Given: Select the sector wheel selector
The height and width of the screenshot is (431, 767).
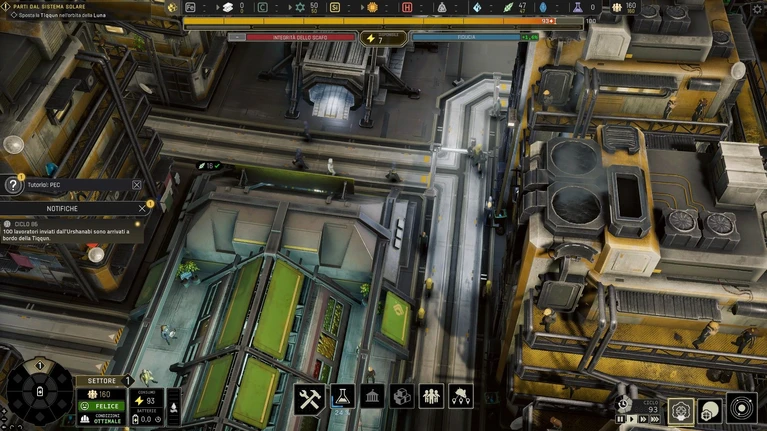Looking at the screenshot, I should point(38,392).
